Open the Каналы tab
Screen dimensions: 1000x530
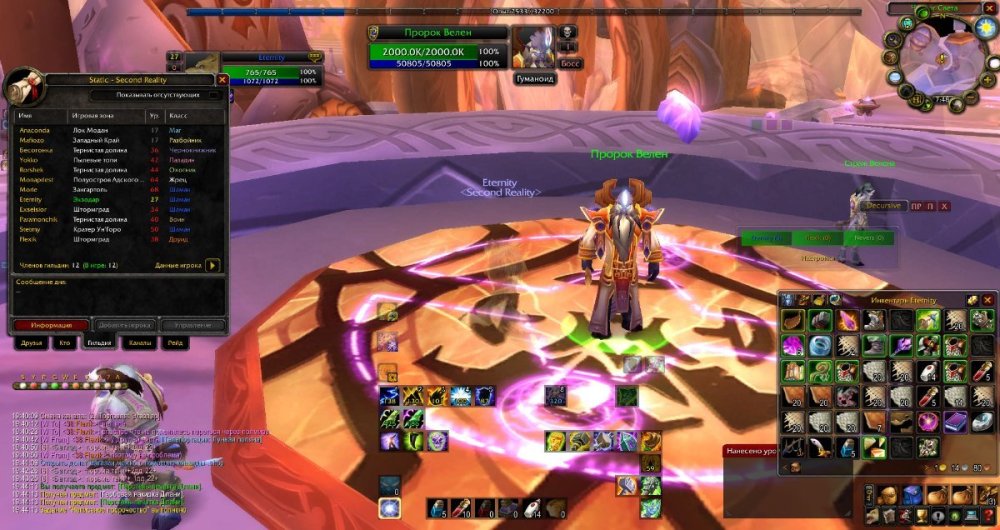tap(137, 343)
